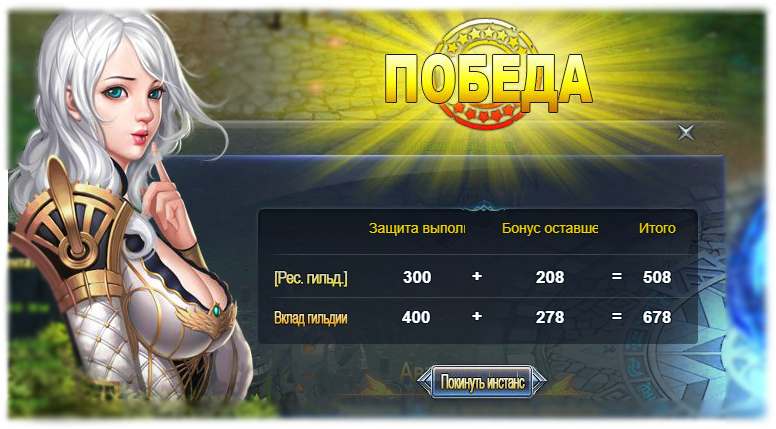Viewport: 776px width, 429px height.
Task: Click the Покинуть инстанс button
Action: click(482, 381)
